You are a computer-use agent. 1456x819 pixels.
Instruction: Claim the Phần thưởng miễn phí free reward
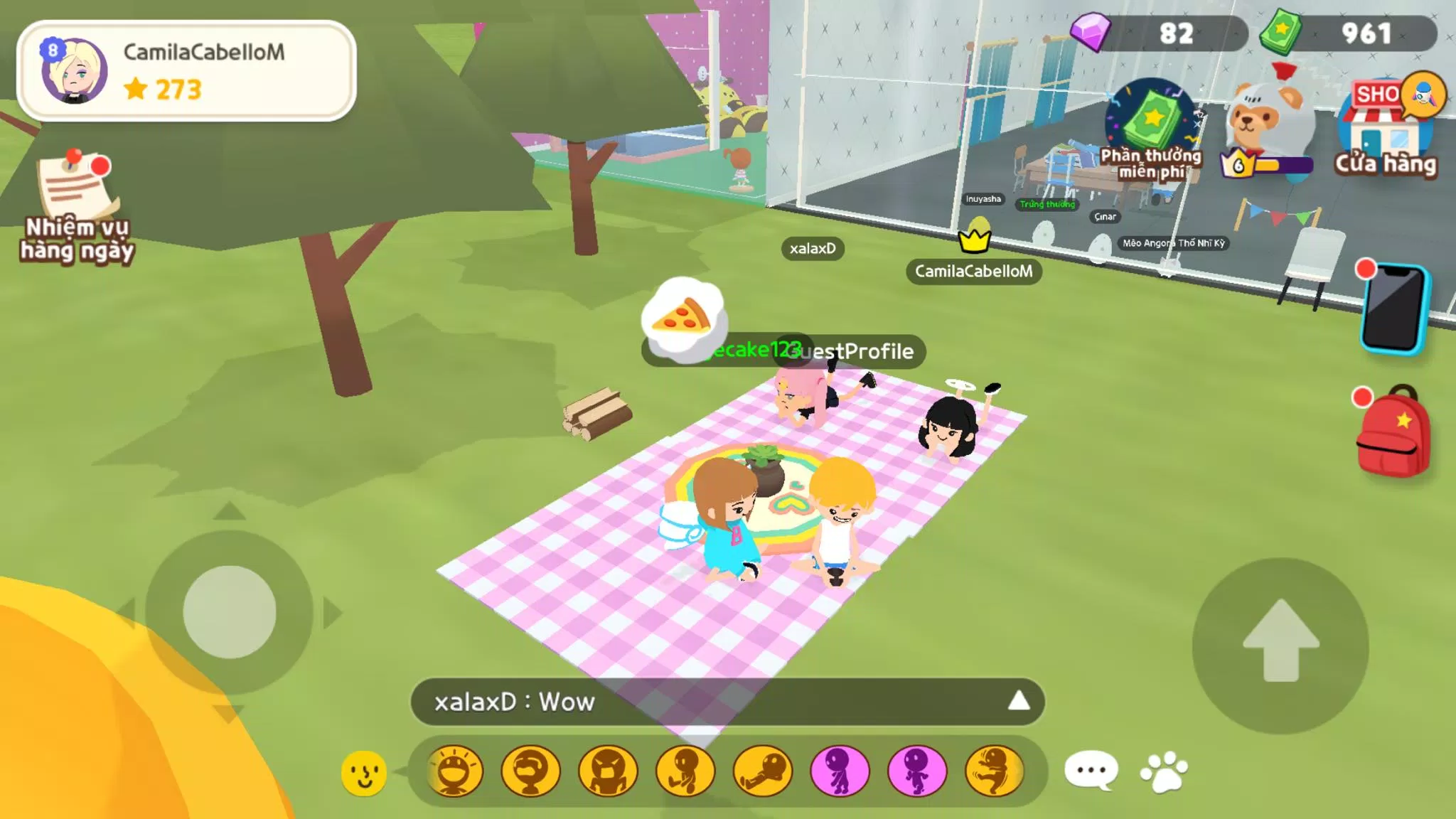1152,129
